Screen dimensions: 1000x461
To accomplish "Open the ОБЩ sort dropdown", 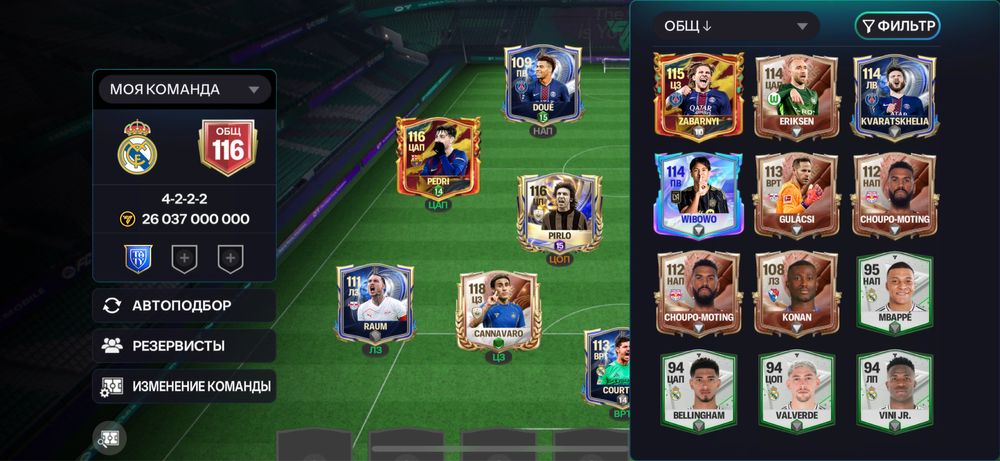I will [735, 26].
